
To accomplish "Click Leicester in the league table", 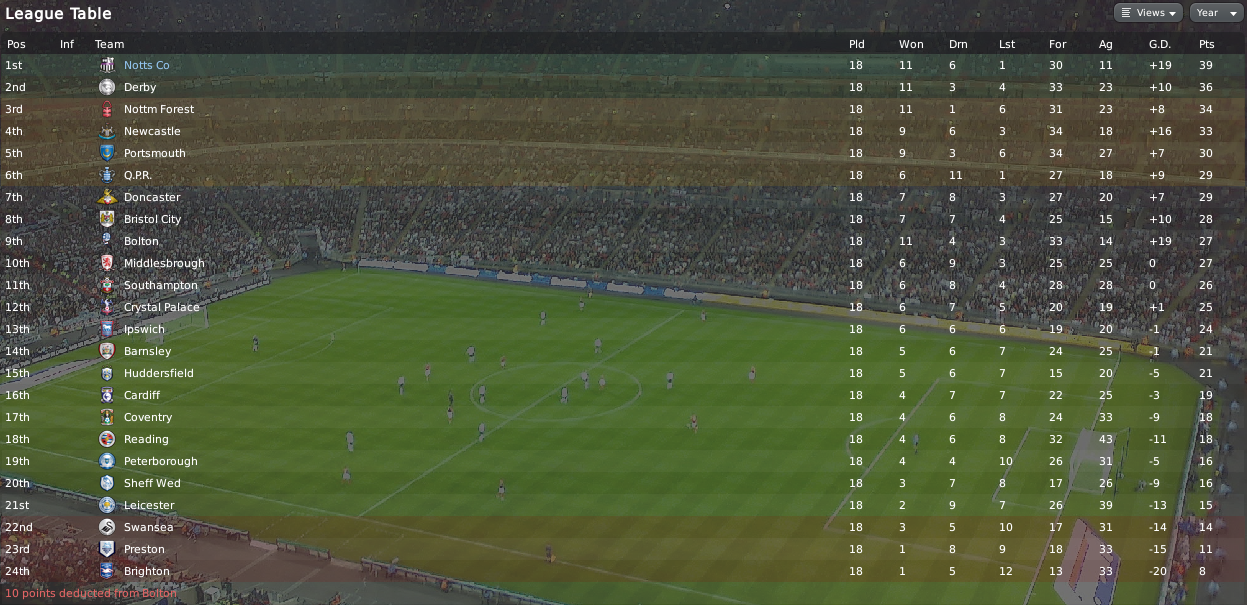I will tap(148, 505).
